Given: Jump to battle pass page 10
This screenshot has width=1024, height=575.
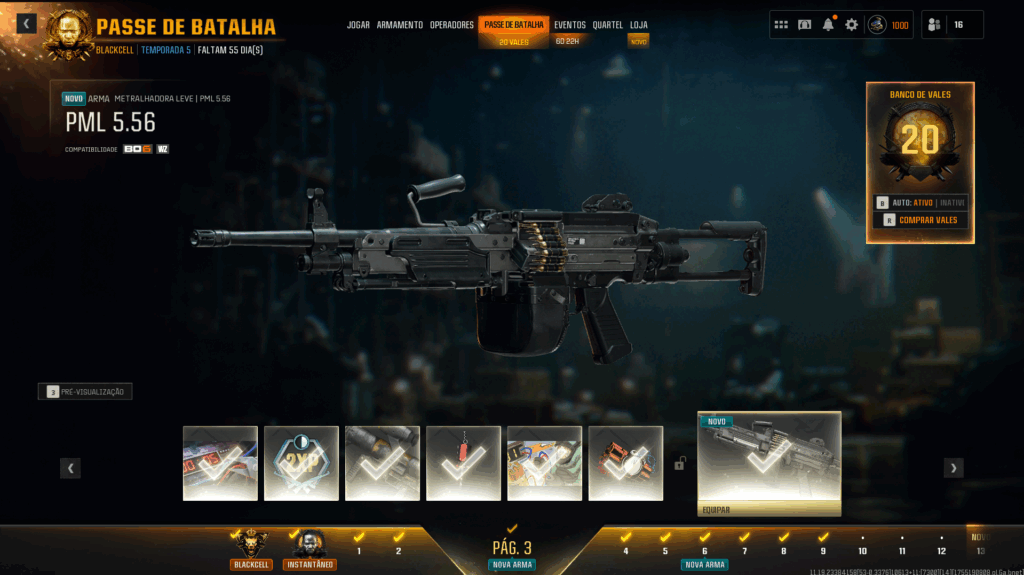Looking at the screenshot, I should click(x=862, y=550).
